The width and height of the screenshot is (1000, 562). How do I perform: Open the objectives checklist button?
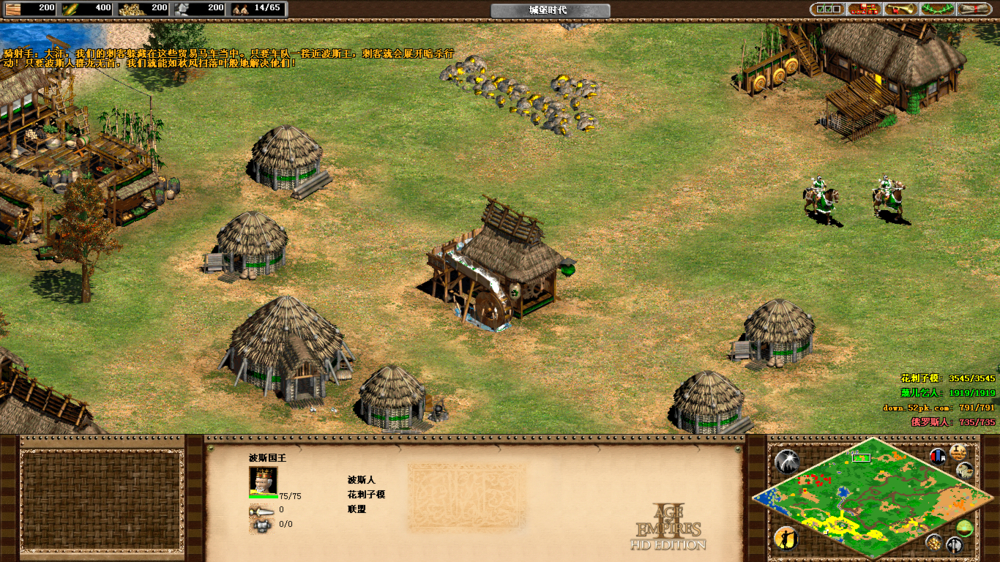(828, 9)
